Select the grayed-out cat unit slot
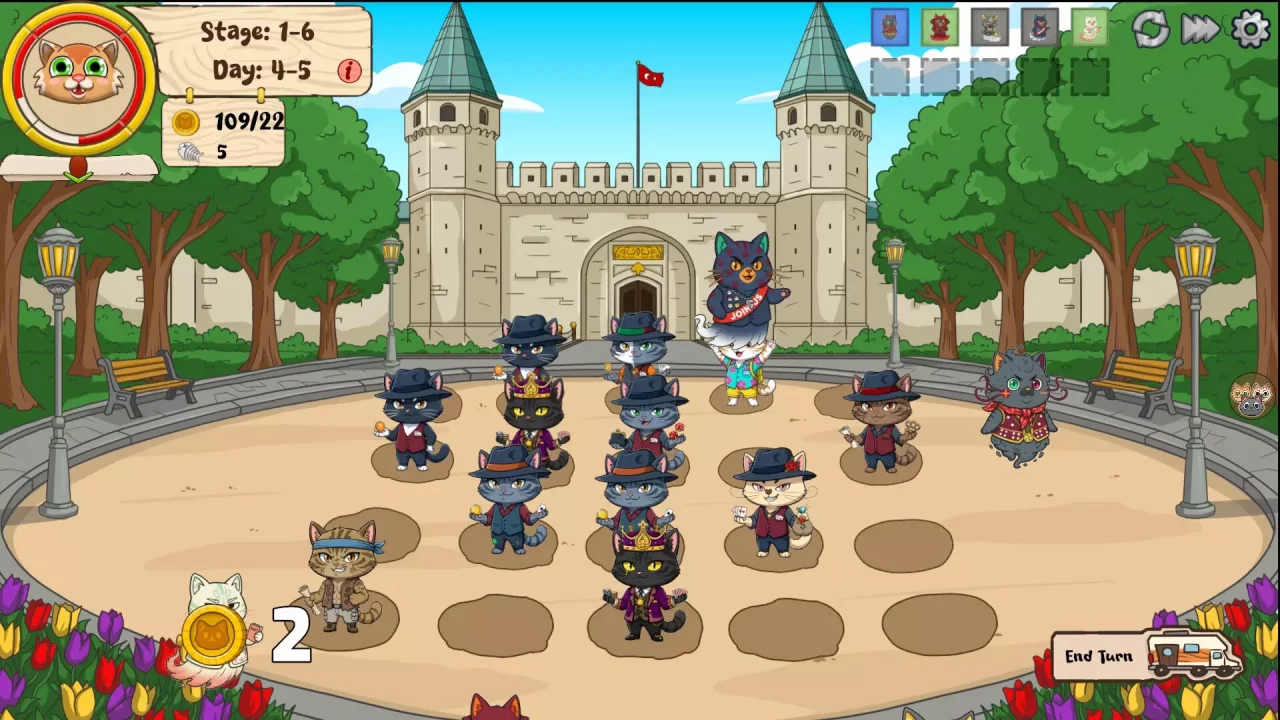This screenshot has width=1280, height=720. 990,28
